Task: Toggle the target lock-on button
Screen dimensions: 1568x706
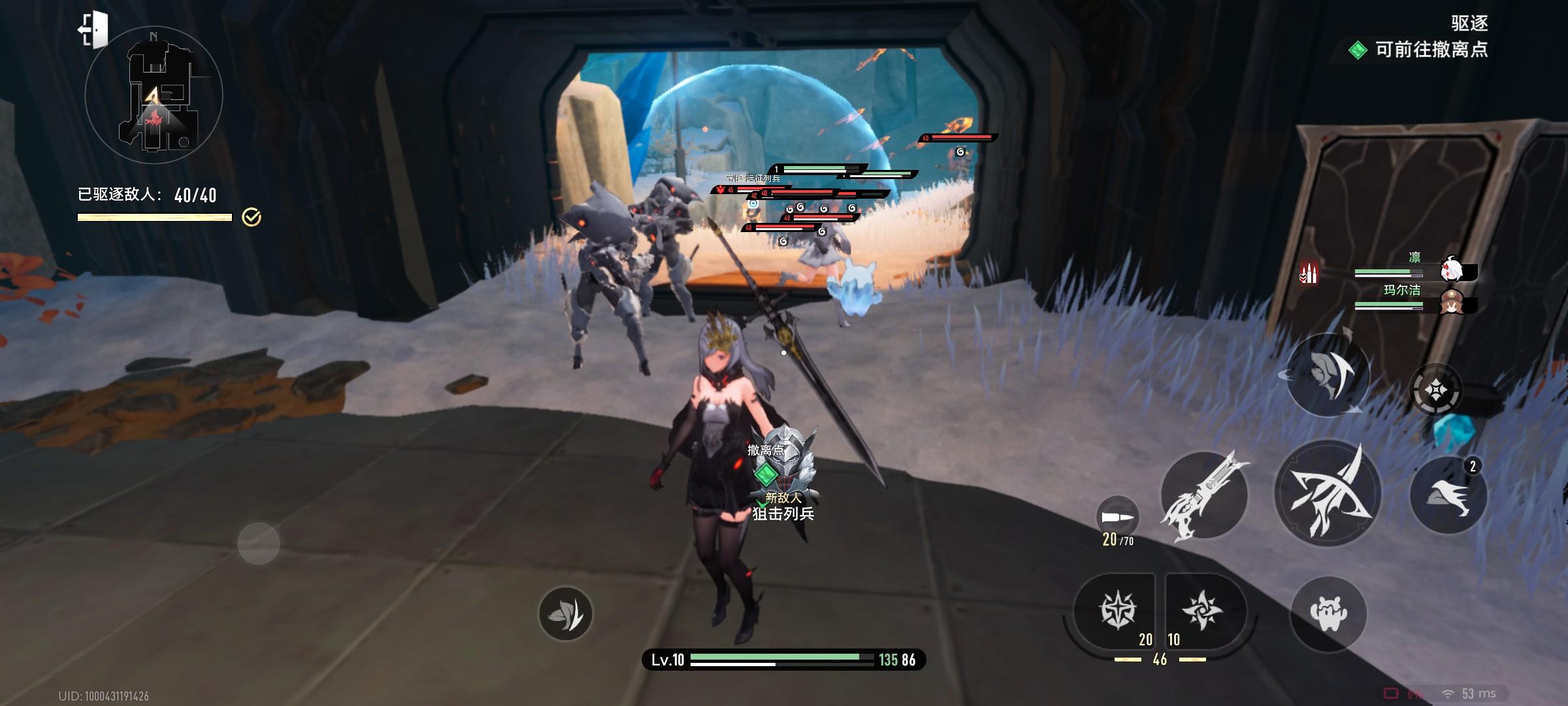Action: (1435, 391)
